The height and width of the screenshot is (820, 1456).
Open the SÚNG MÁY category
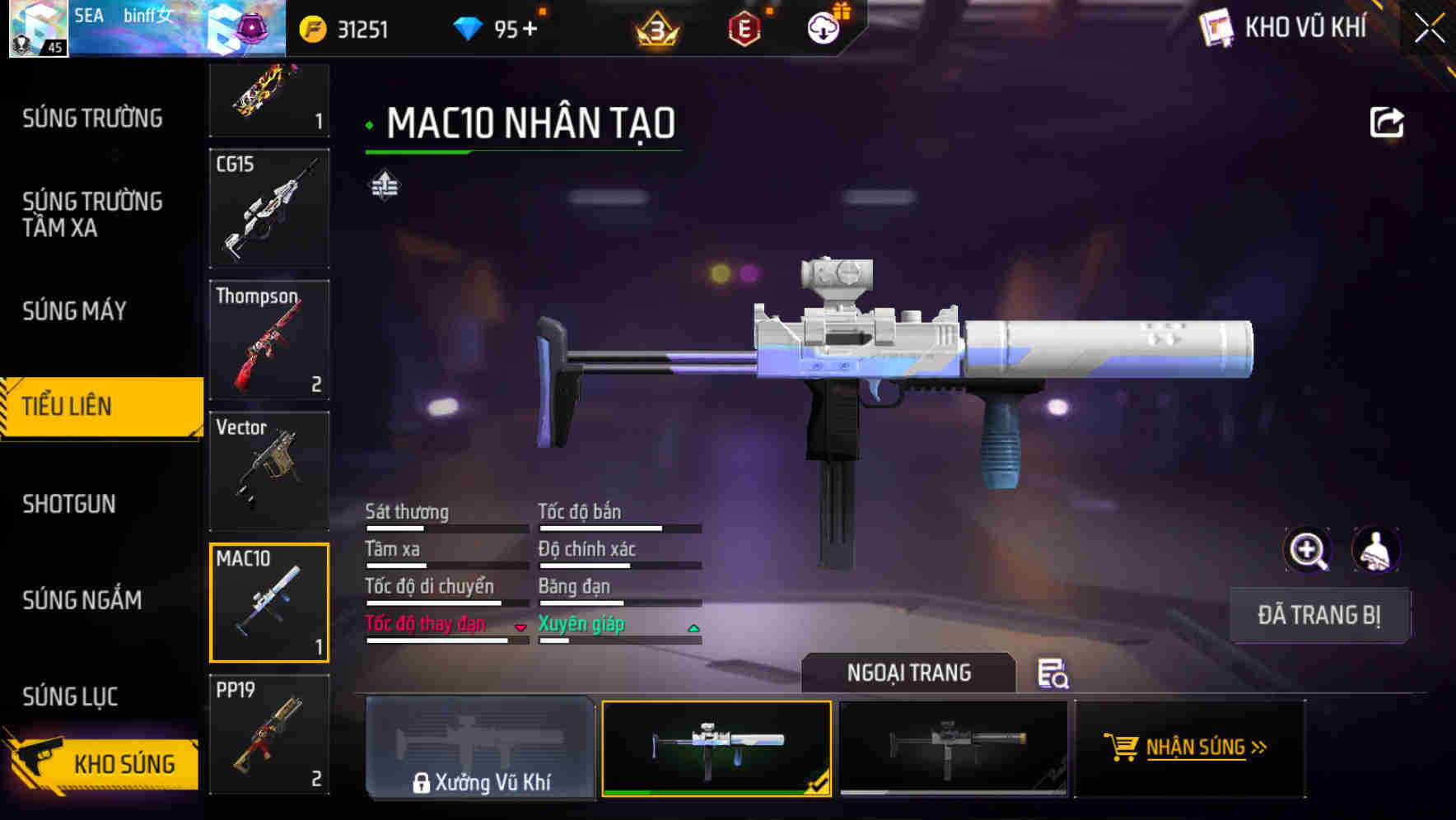(74, 311)
